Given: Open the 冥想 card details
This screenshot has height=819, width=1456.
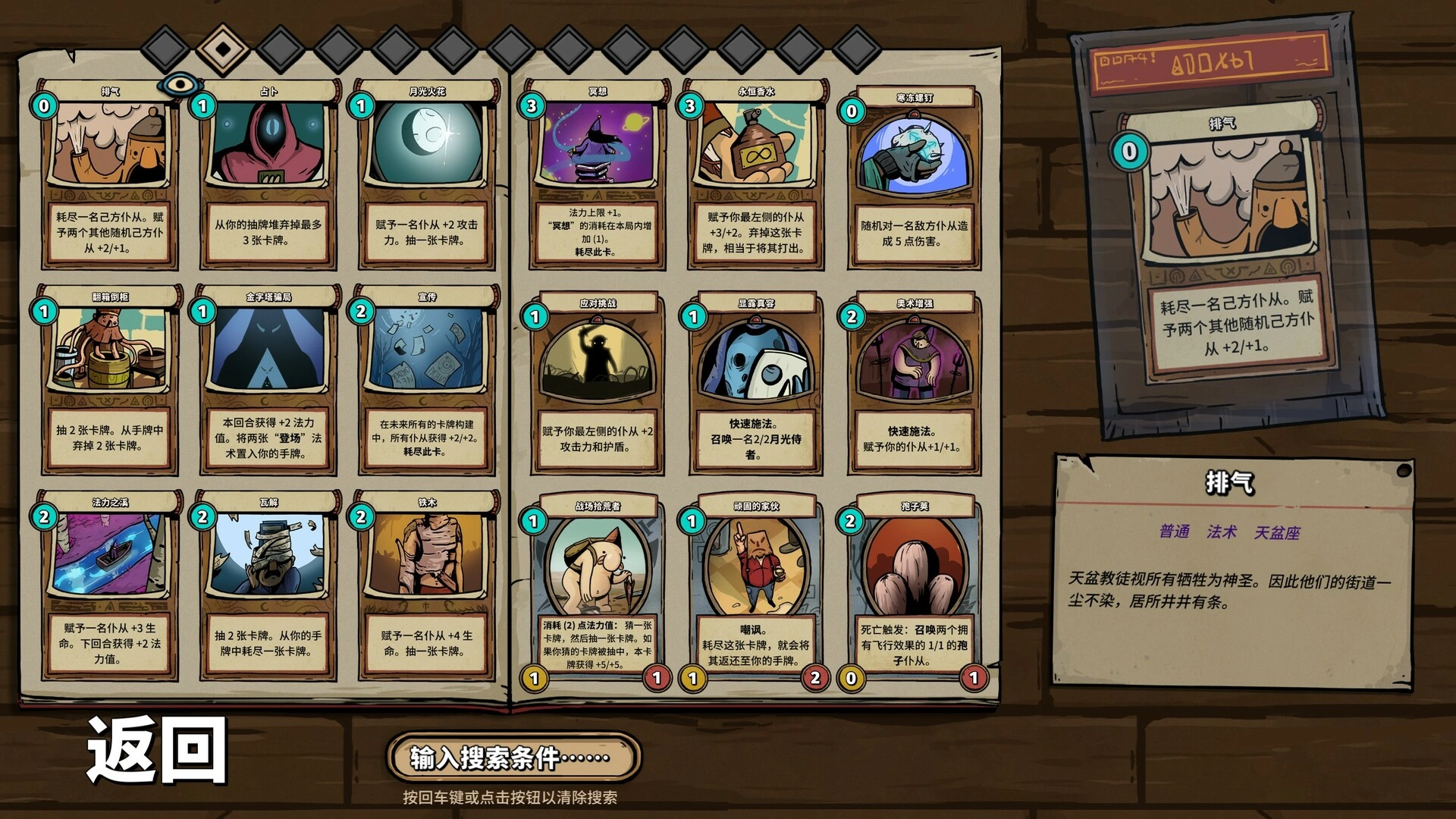Looking at the screenshot, I should (x=597, y=174).
